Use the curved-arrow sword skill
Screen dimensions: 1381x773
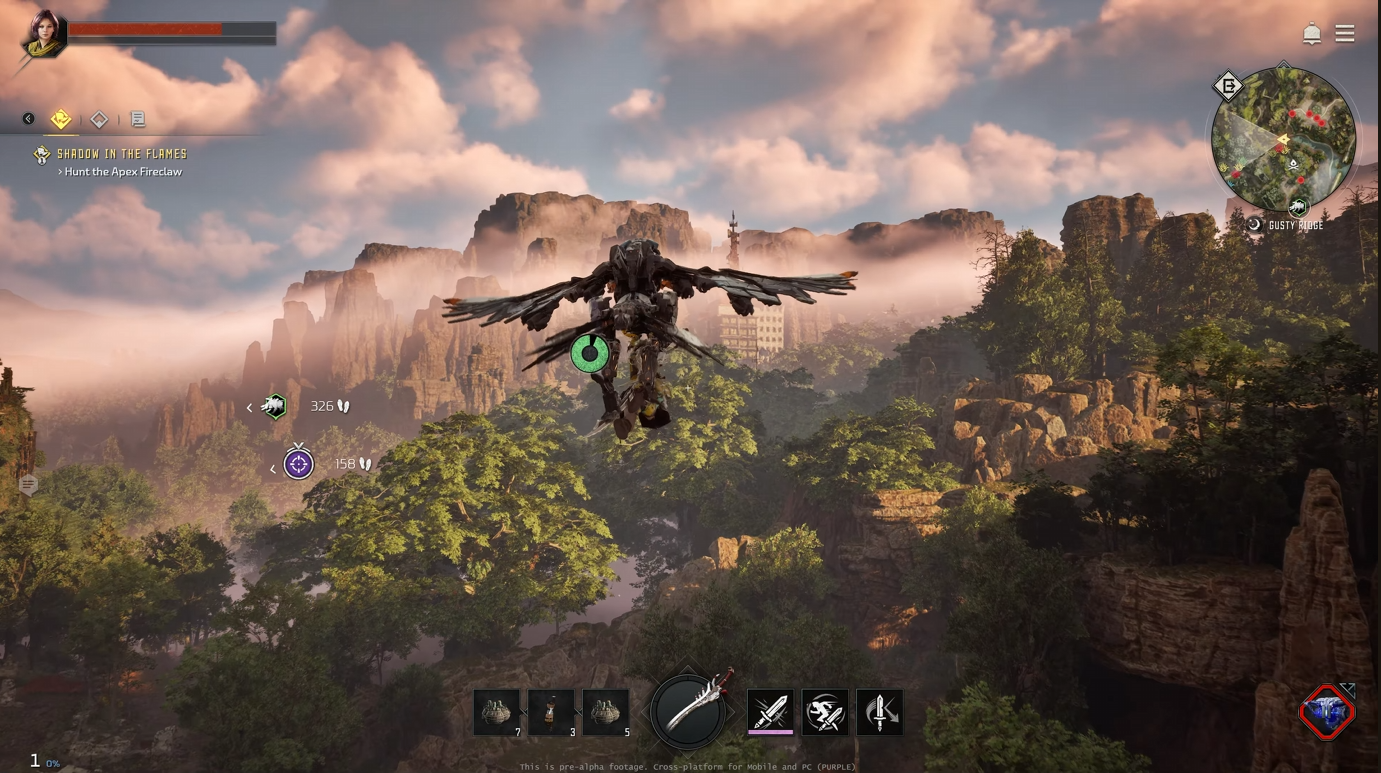tap(880, 712)
